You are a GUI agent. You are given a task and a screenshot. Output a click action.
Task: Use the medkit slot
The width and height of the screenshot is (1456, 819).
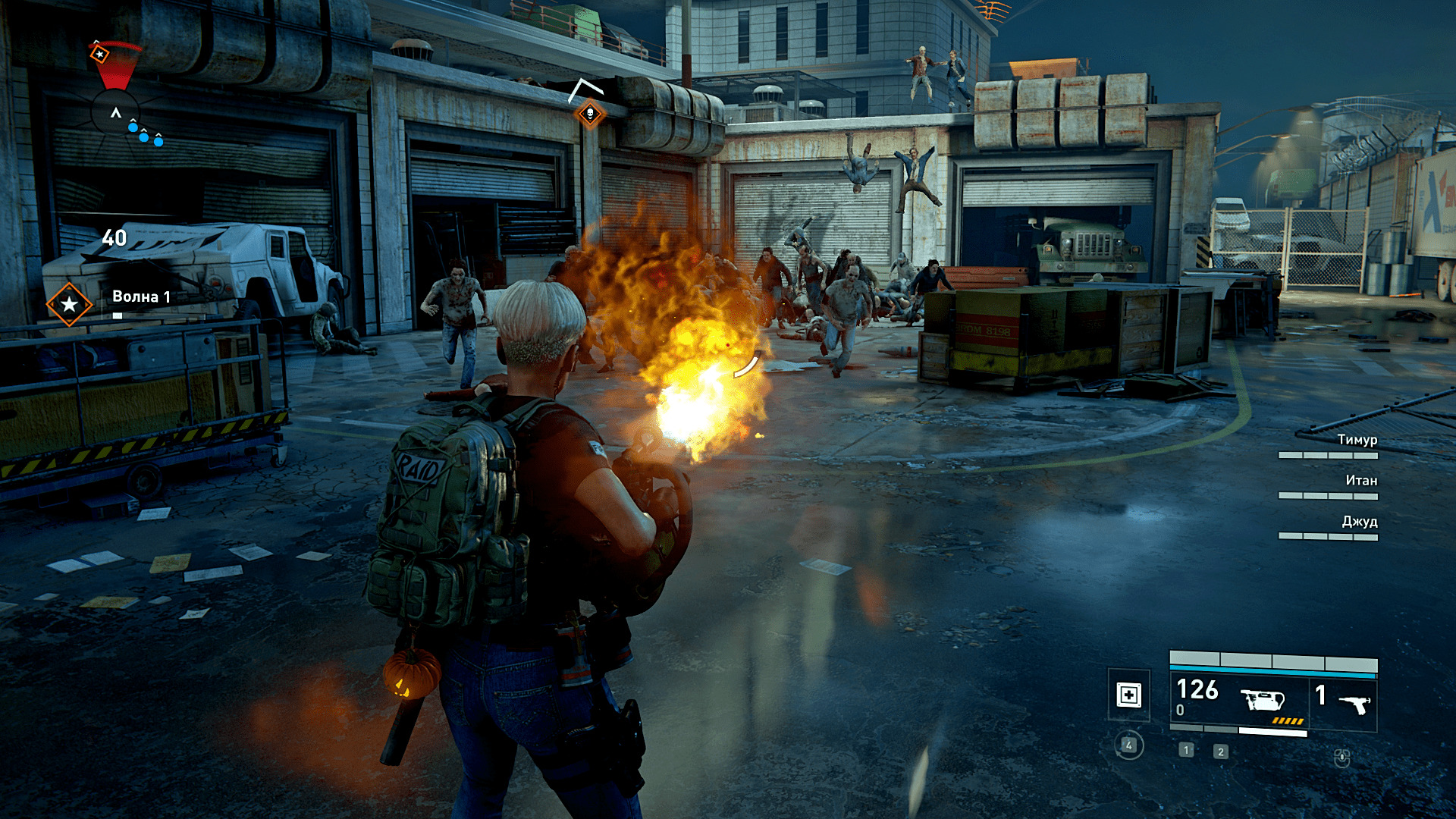(1128, 695)
